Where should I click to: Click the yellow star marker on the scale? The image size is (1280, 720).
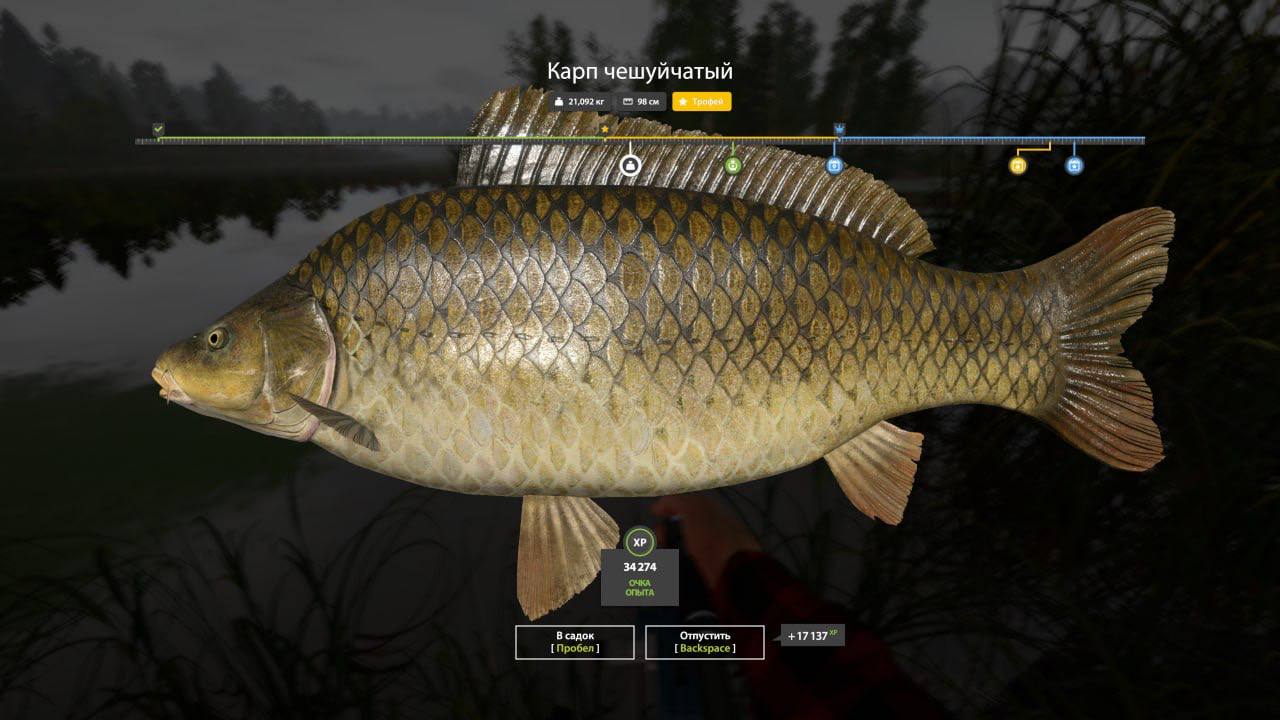click(x=604, y=128)
